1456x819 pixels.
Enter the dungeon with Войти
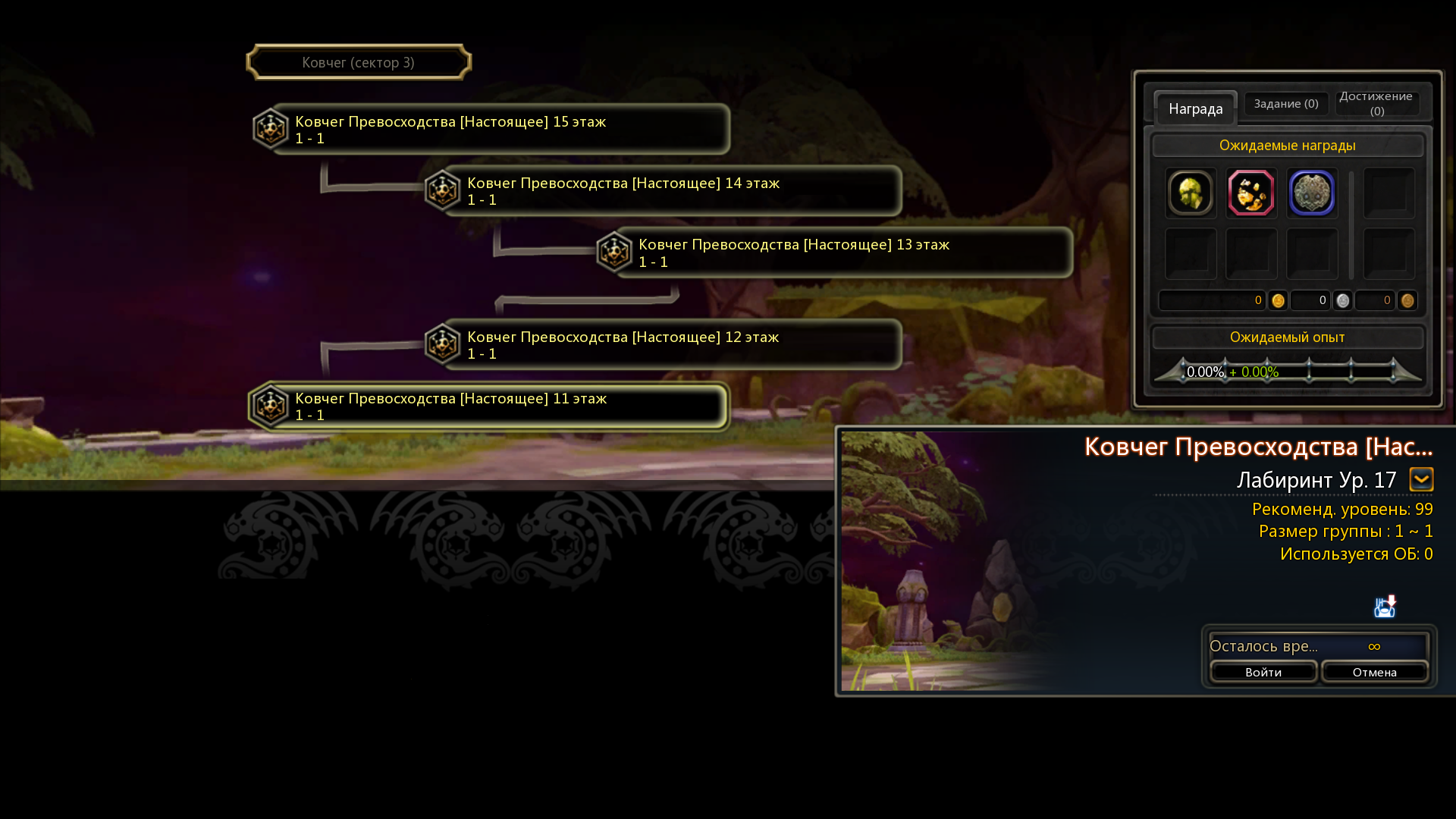(1263, 672)
